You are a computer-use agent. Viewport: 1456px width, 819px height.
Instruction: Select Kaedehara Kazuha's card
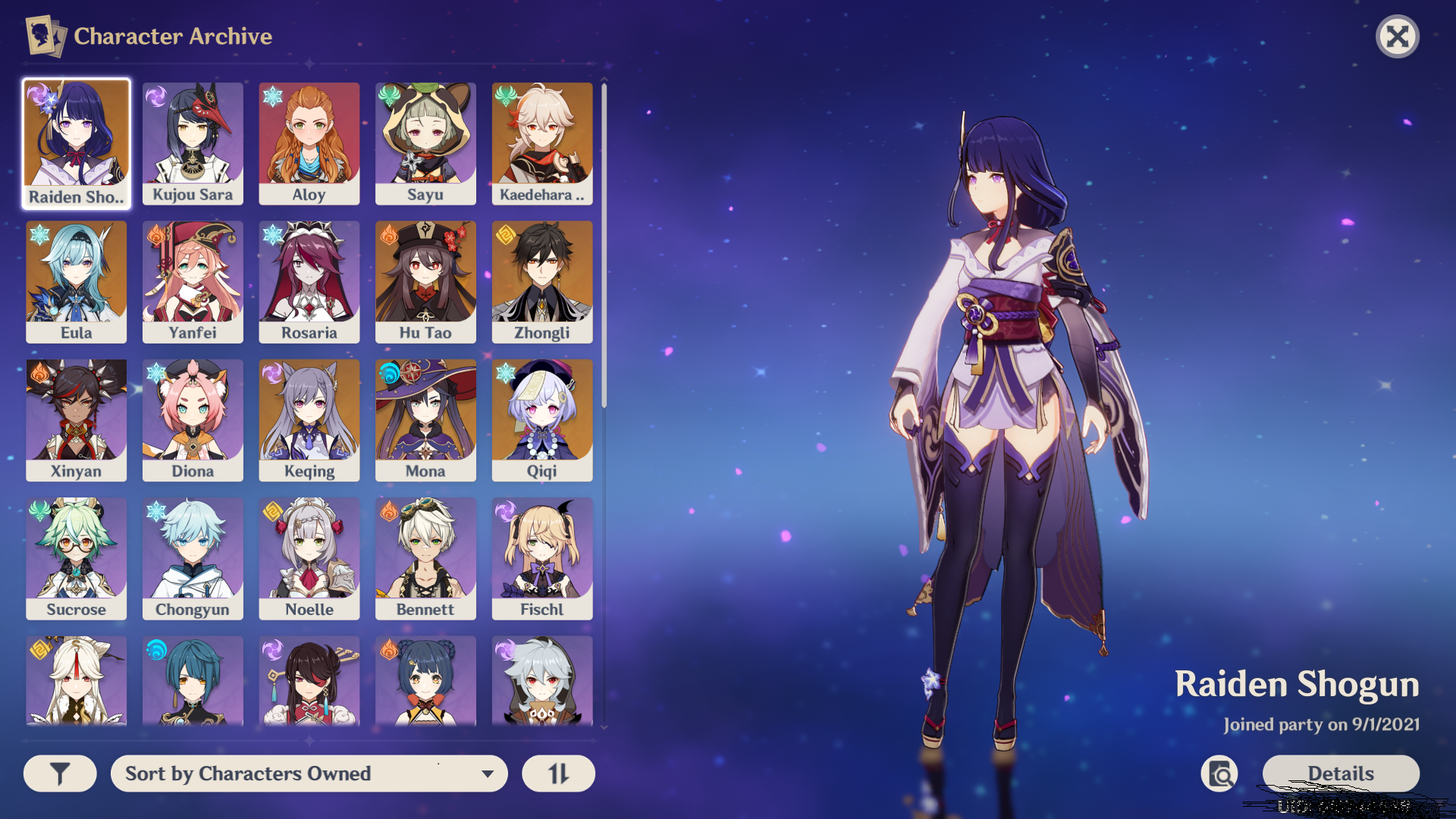coord(541,143)
